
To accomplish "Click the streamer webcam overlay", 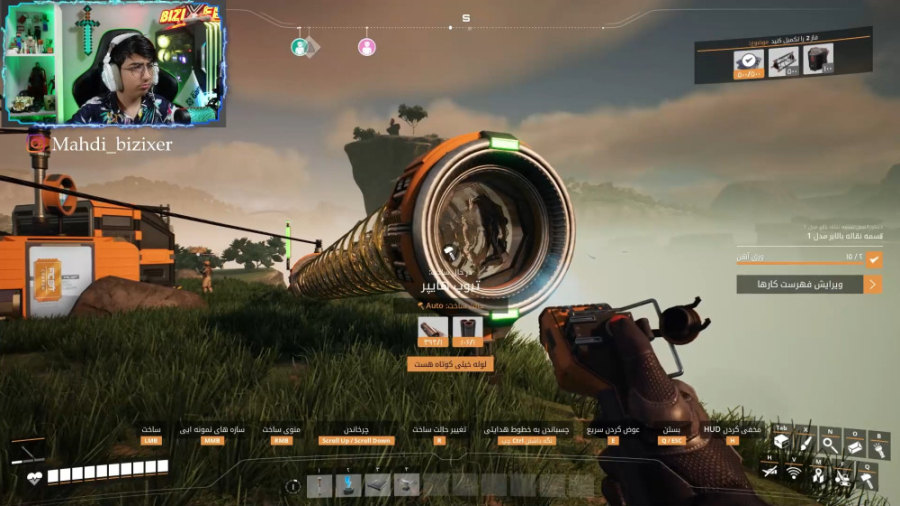I will 114,64.
